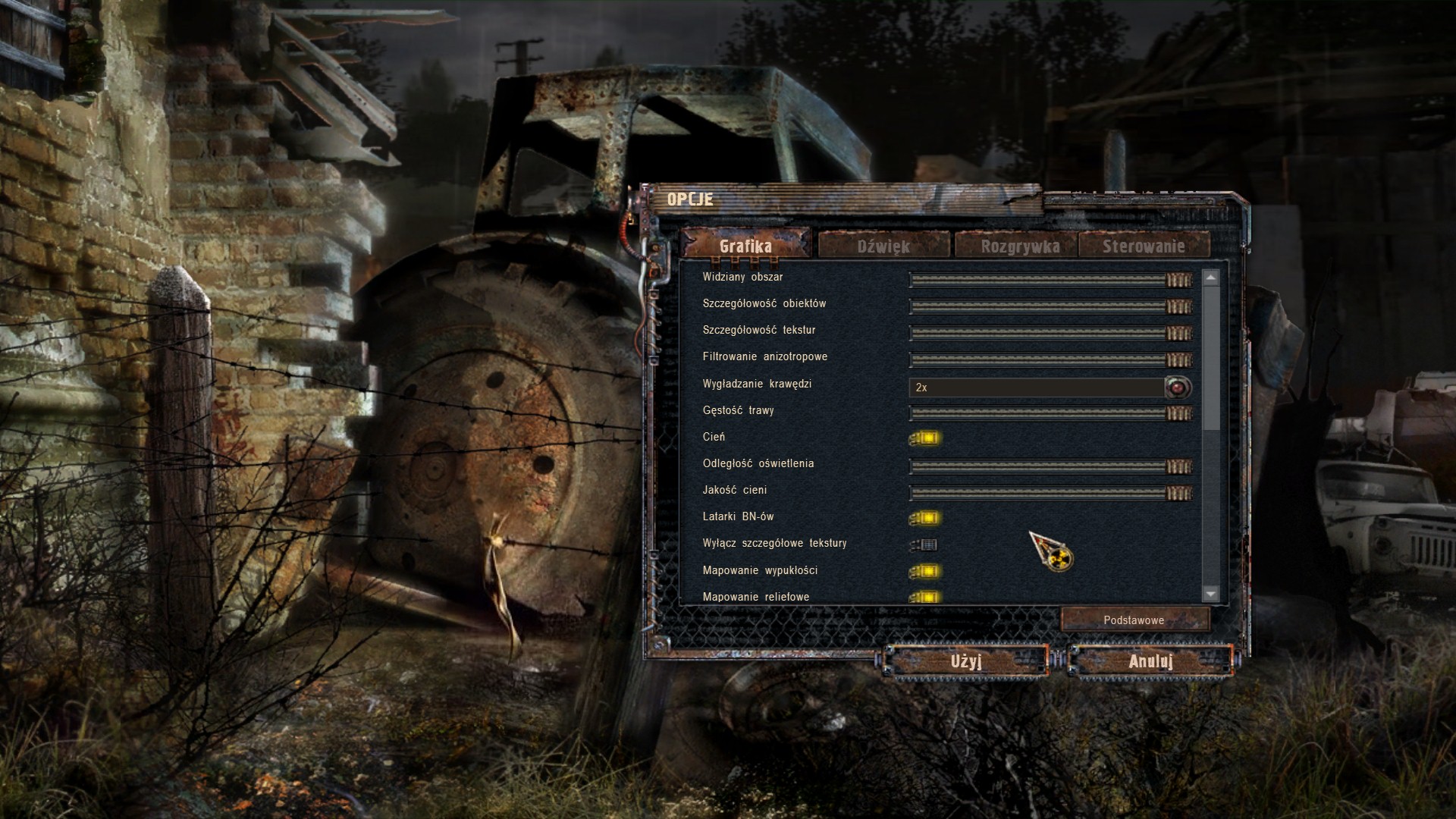Set the Szczegółowość tekstur slider

[1050, 333]
